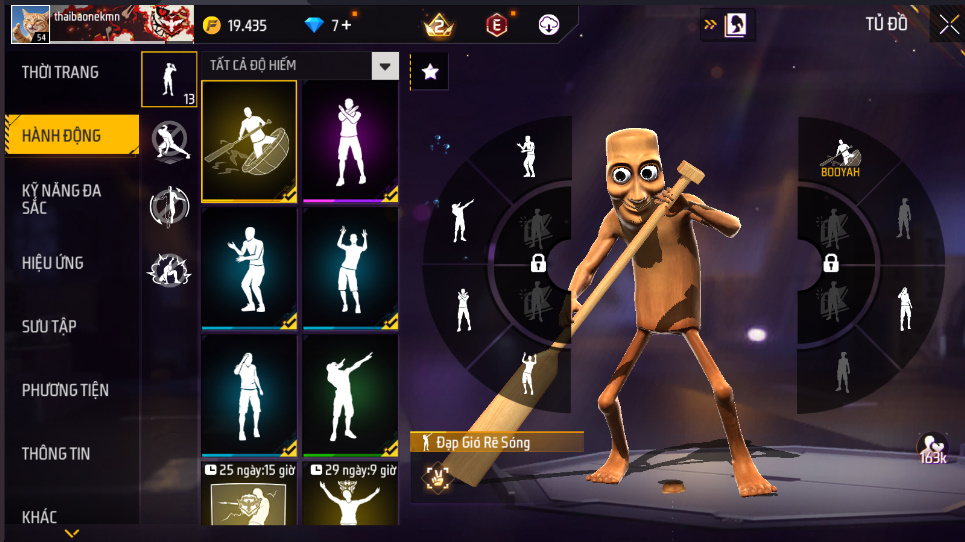Screen dimensions: 965x542
Task: Go to the Phương Tiện section
Action: [65, 390]
